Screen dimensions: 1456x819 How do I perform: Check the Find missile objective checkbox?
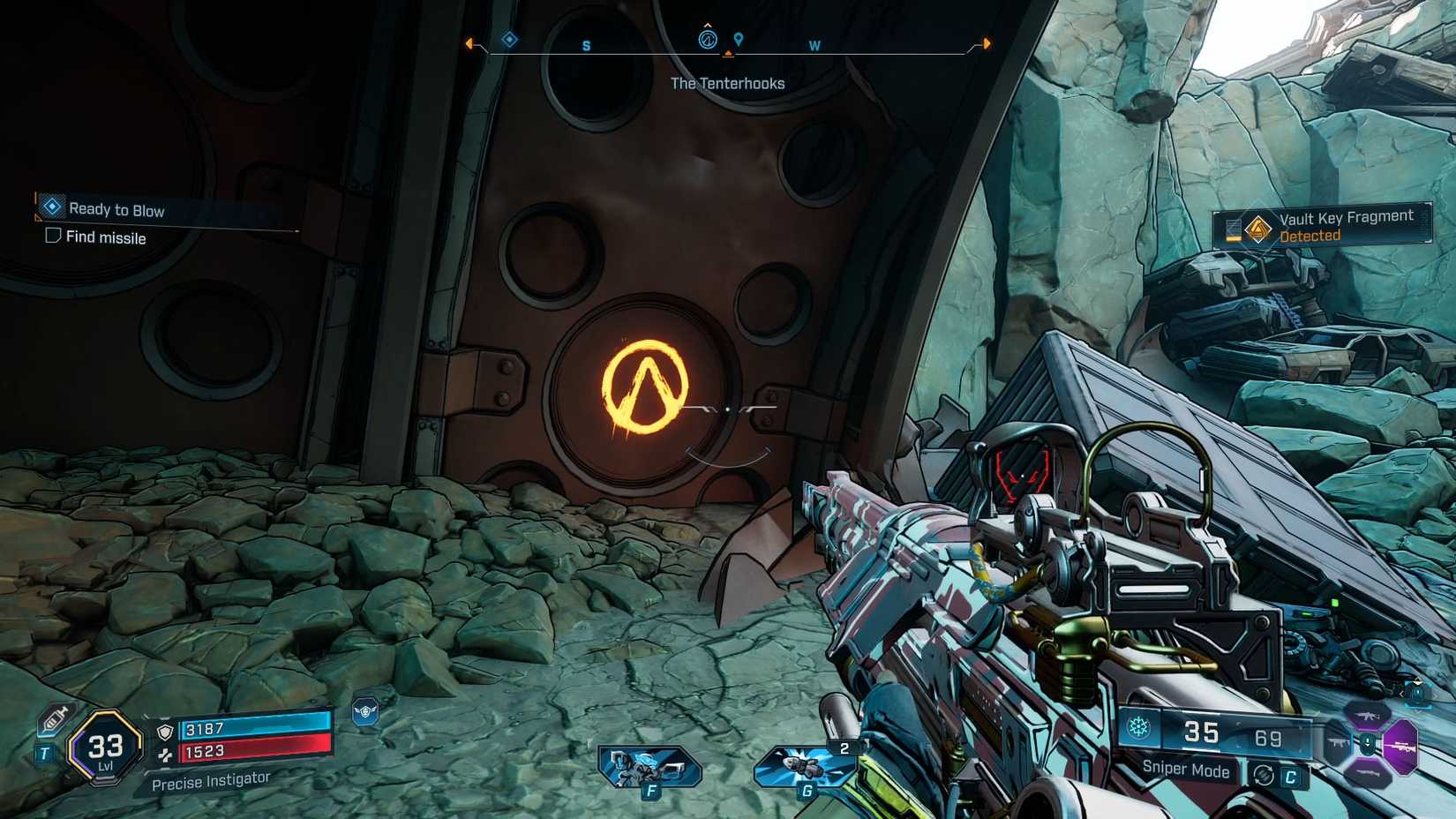(53, 237)
